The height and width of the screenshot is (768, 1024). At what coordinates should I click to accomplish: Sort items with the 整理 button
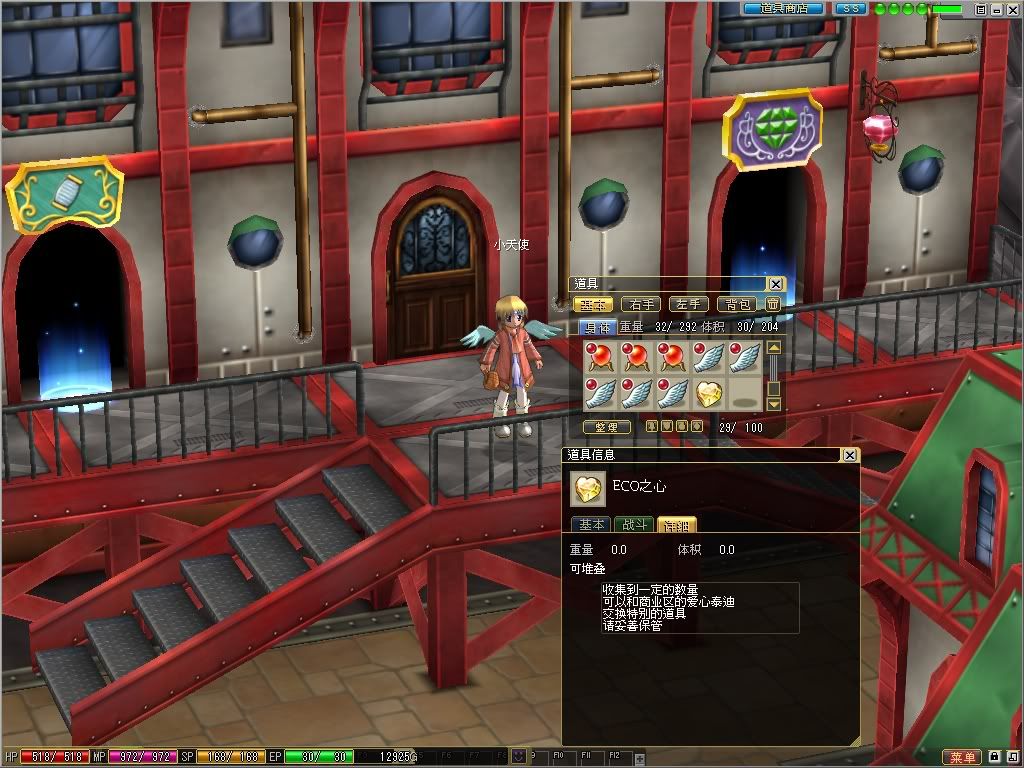(x=606, y=427)
